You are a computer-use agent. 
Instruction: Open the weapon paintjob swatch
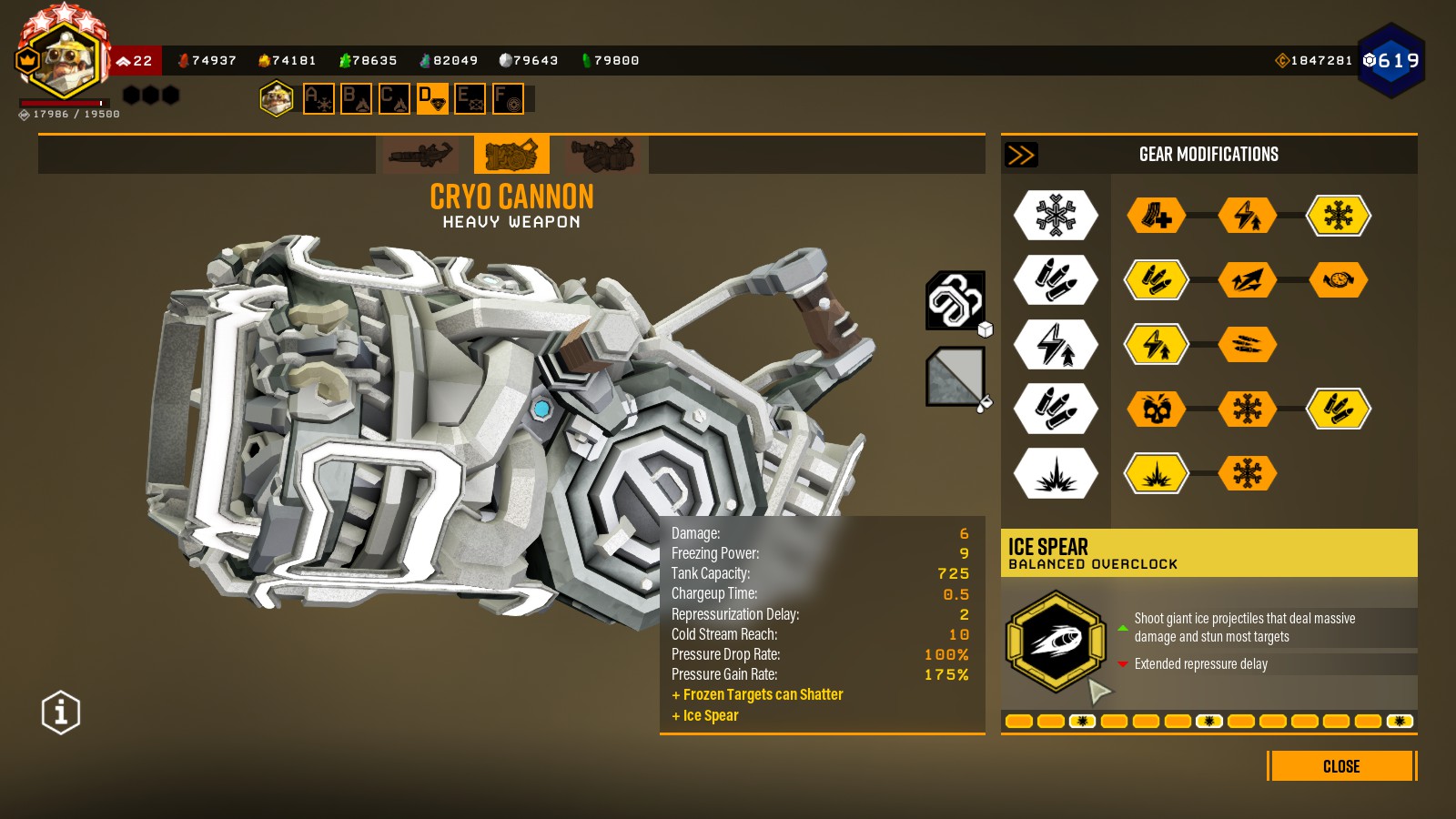[x=955, y=376]
